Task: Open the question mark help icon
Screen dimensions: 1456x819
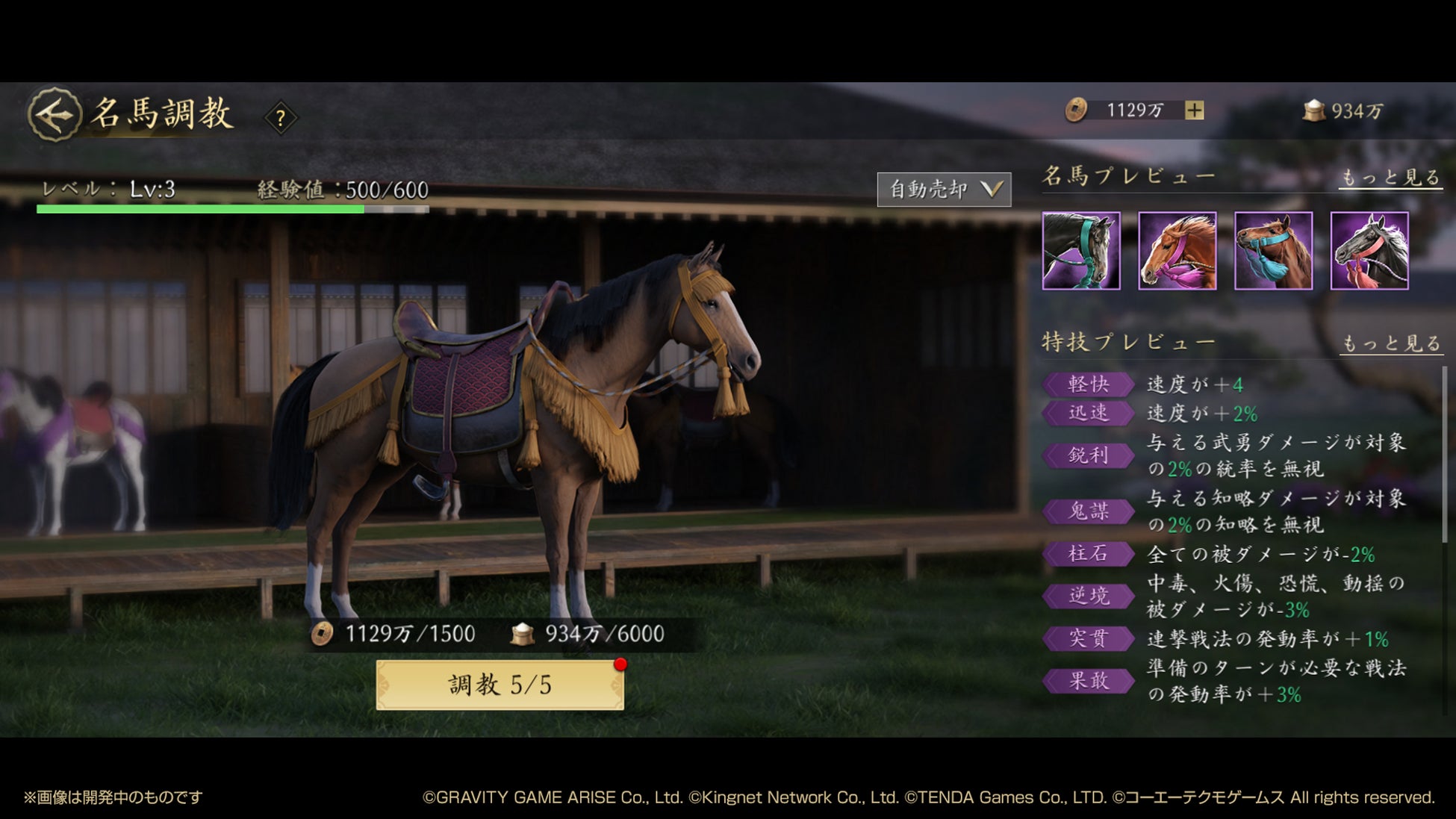Action: click(x=281, y=117)
